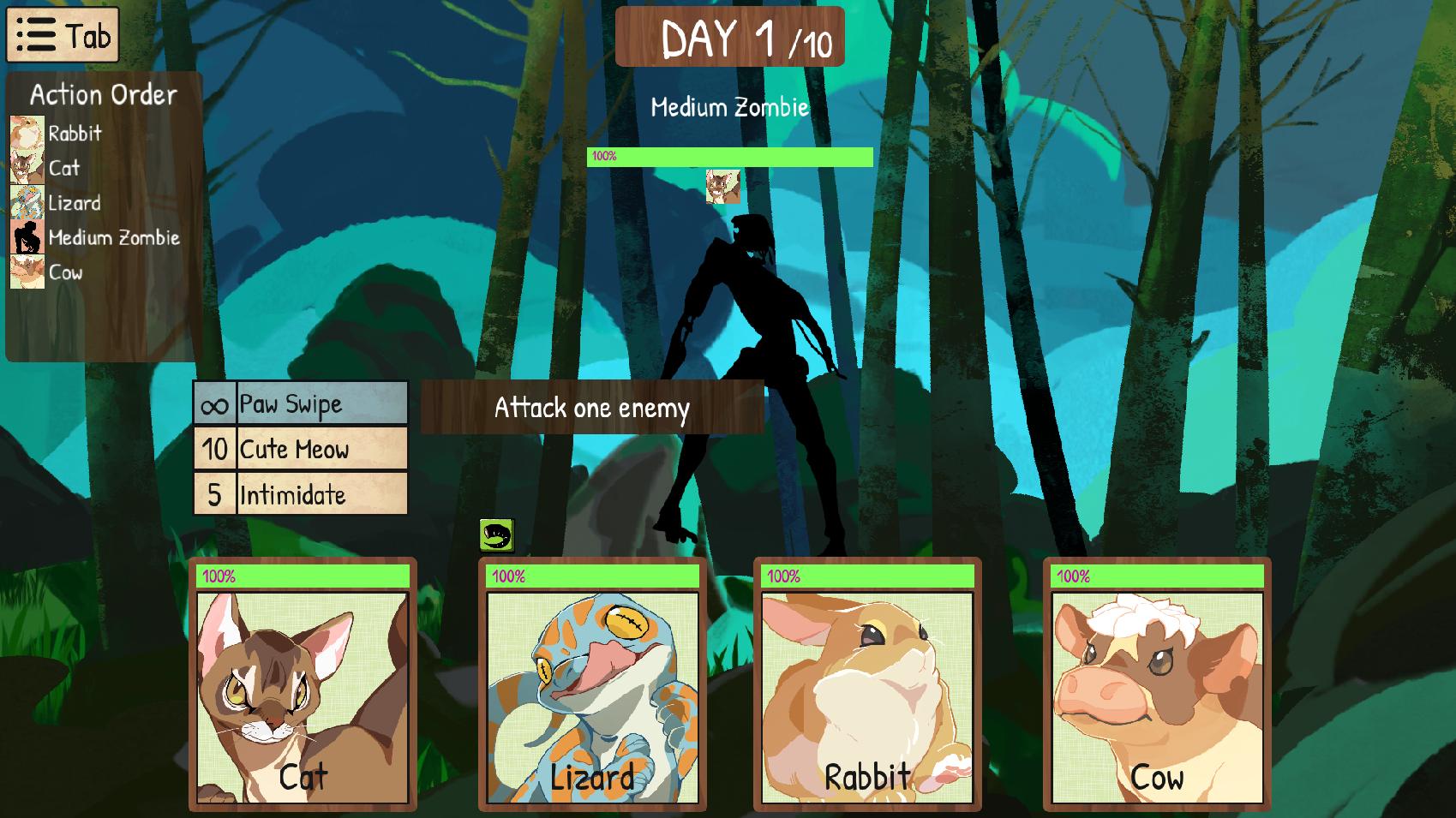Choose the Paw Swipe attack
This screenshot has width=1456, height=818.
[301, 403]
